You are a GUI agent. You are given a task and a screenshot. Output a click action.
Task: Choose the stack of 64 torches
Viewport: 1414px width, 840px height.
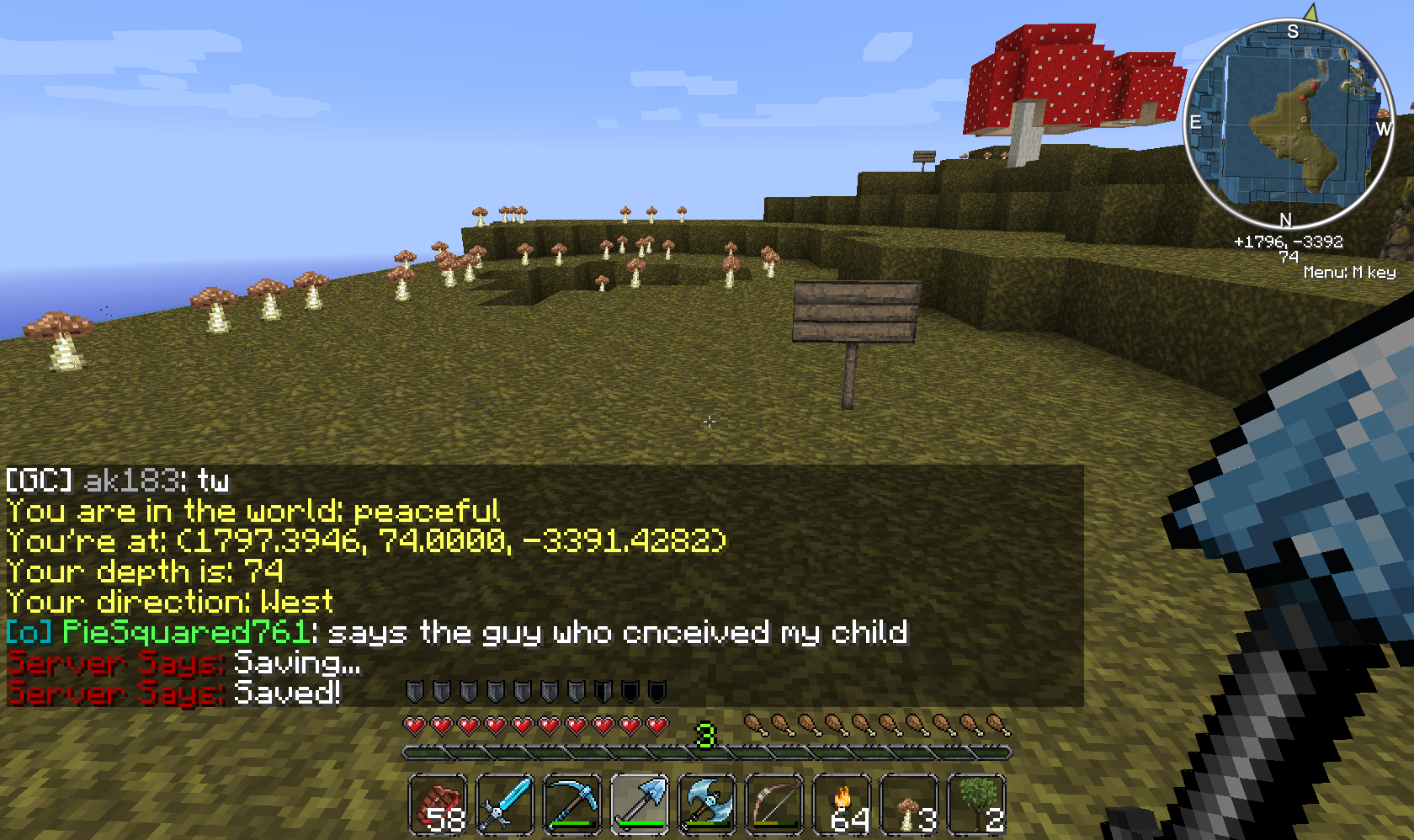842,805
